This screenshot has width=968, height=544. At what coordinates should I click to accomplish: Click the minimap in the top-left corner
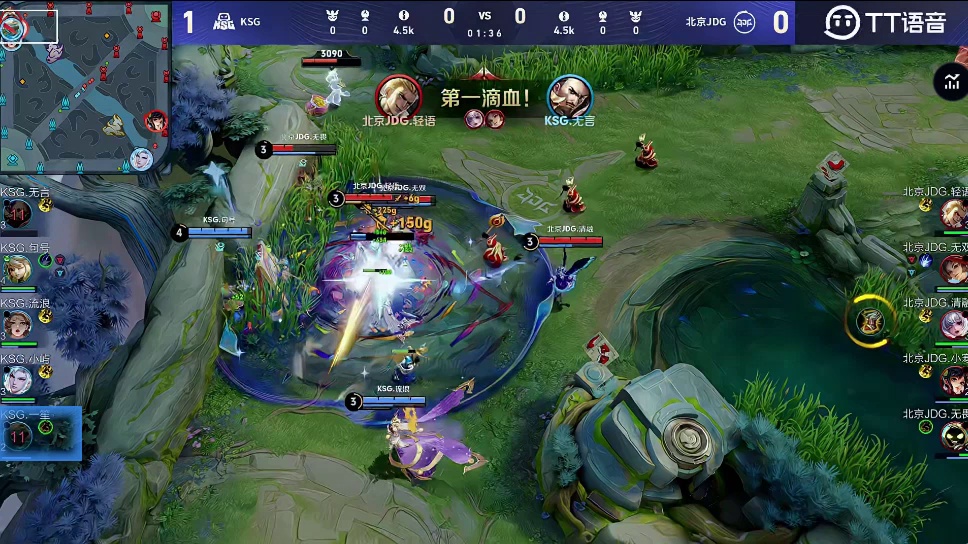[x=84, y=87]
